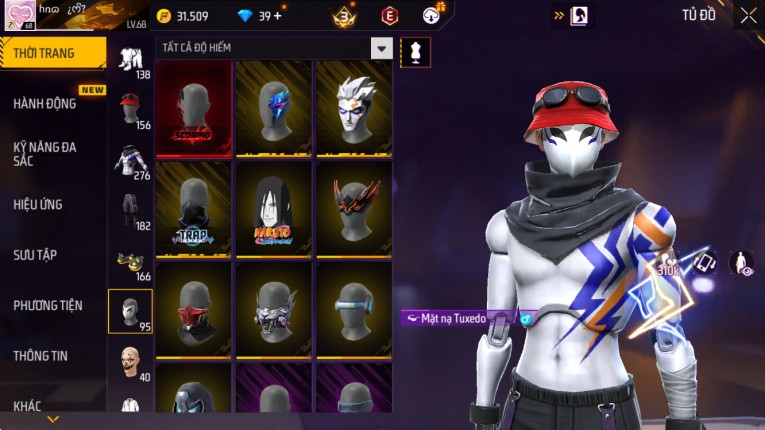Toggle the character view eye icon
The width and height of the screenshot is (765, 430).
(x=742, y=263)
